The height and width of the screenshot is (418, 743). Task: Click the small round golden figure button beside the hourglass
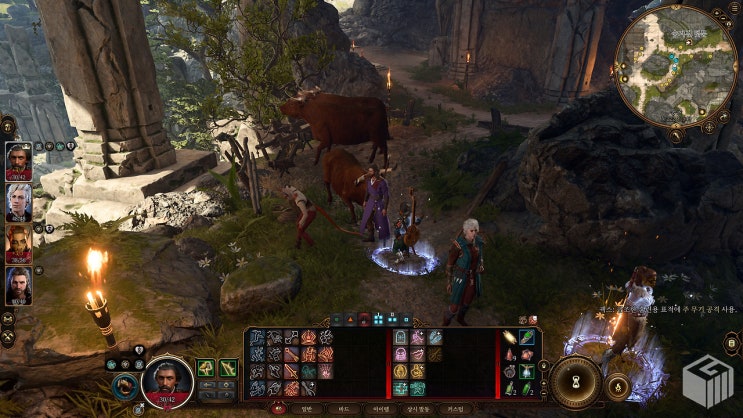[618, 385]
